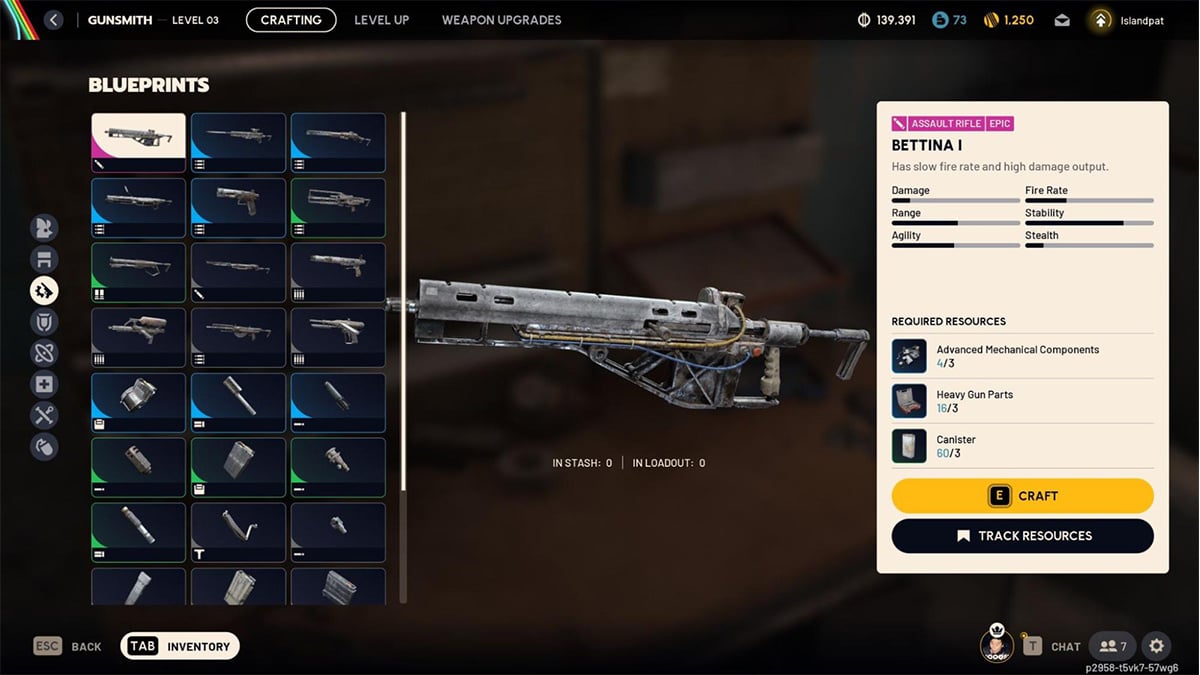1200x675 pixels.
Task: Select the Heavy Gun Parts resource row
Action: [x=1022, y=401]
